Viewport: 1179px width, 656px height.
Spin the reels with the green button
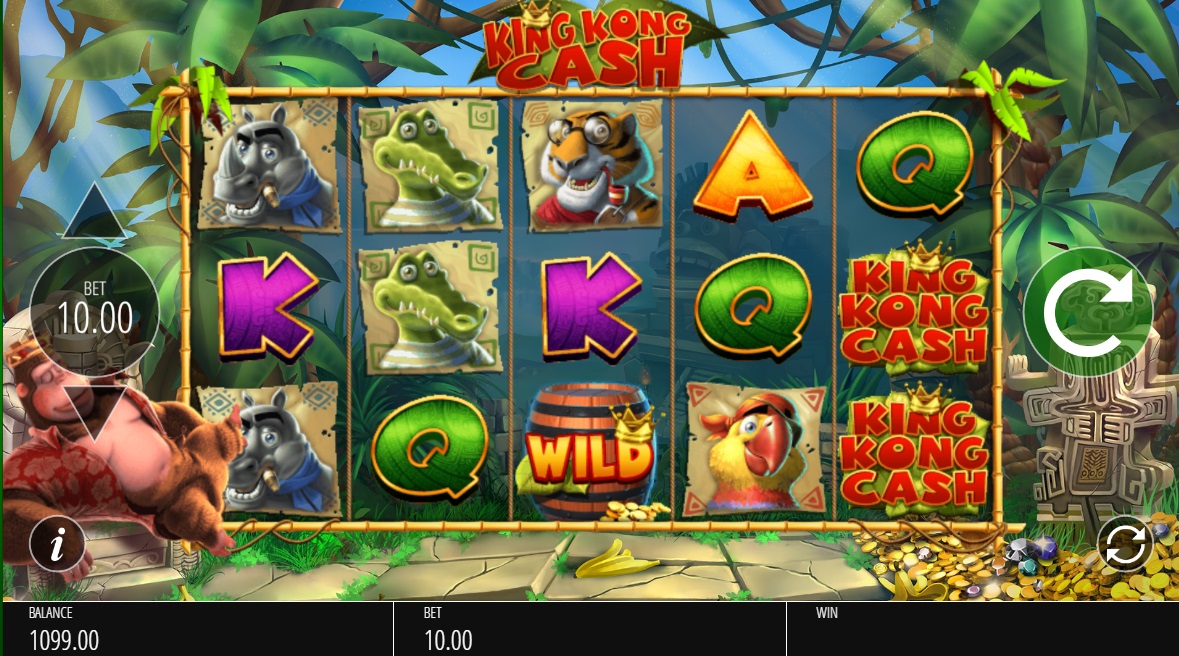click(x=1087, y=312)
